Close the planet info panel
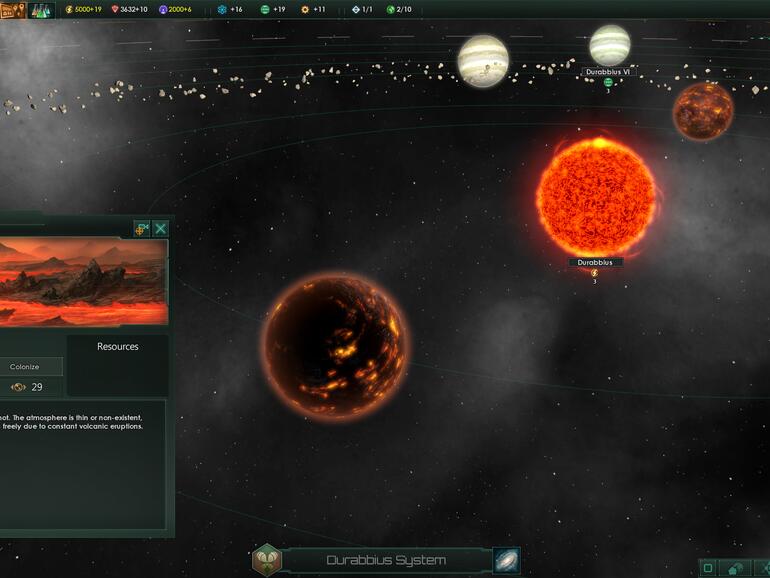The width and height of the screenshot is (770, 578). pos(160,229)
